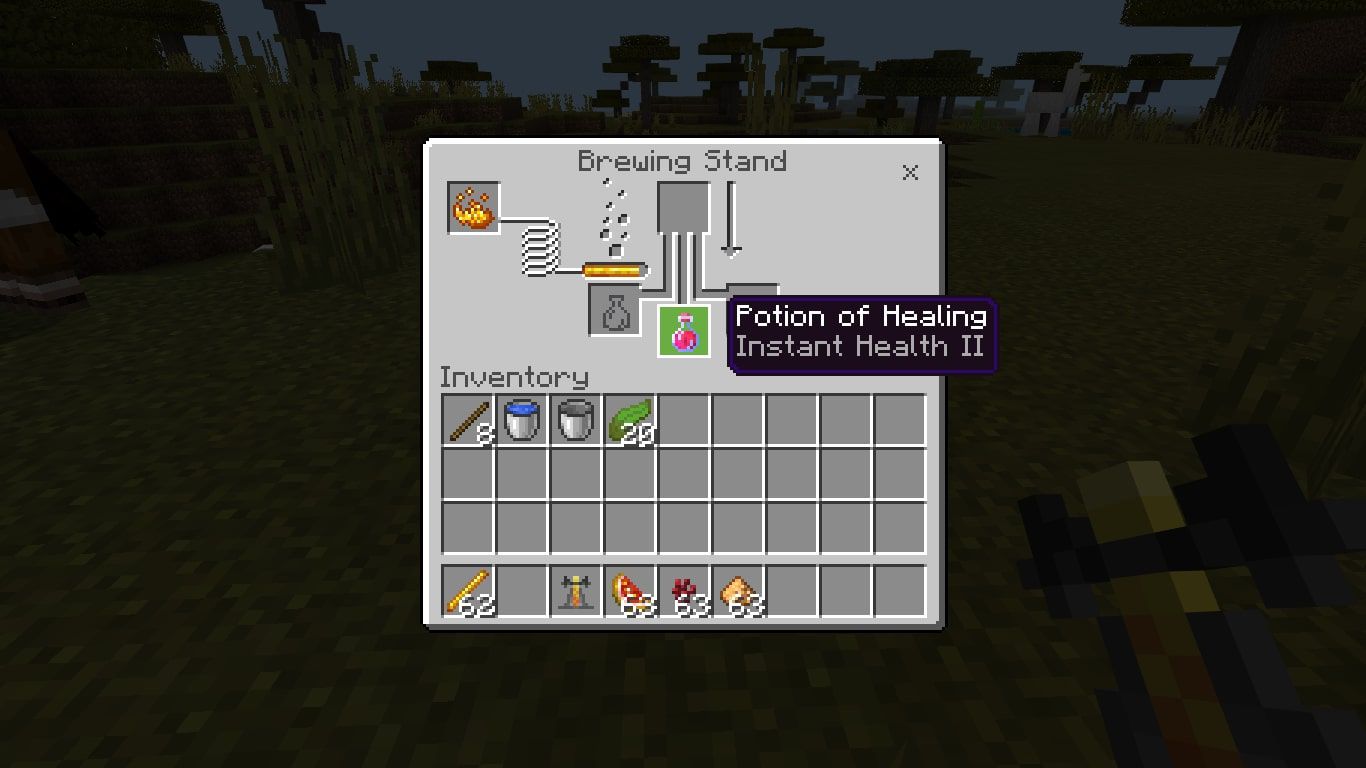Image resolution: width=1366 pixels, height=768 pixels.
Task: Pick up the seagrass stack of 20
Action: pyautogui.click(x=631, y=420)
